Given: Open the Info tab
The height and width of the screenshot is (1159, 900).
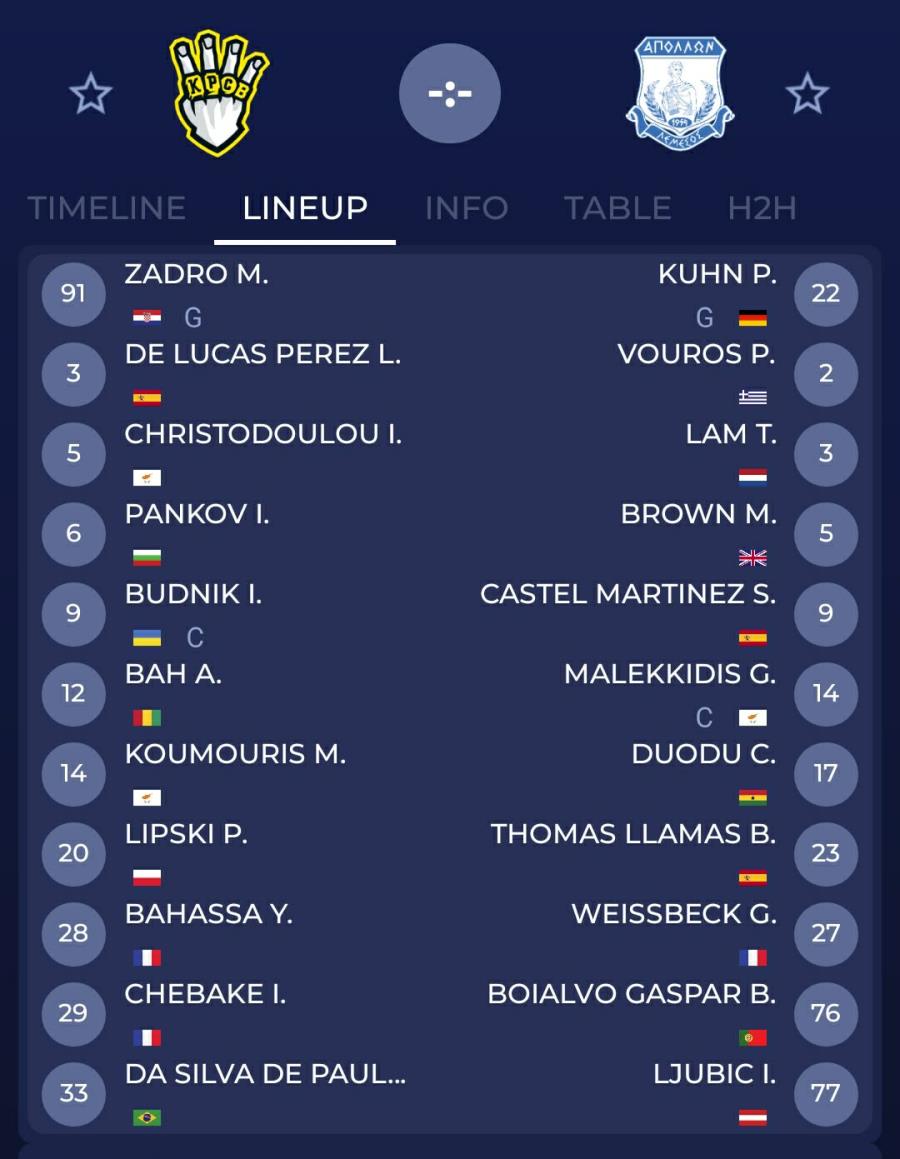Looking at the screenshot, I should pos(466,208).
